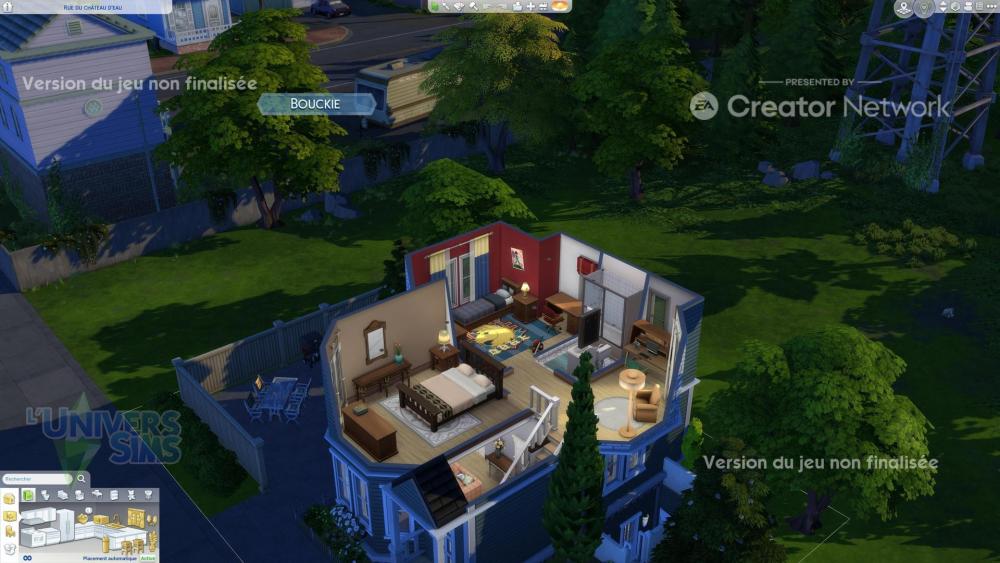1000x563 pixels.
Task: Click the Rechercher search field
Action: (38, 479)
